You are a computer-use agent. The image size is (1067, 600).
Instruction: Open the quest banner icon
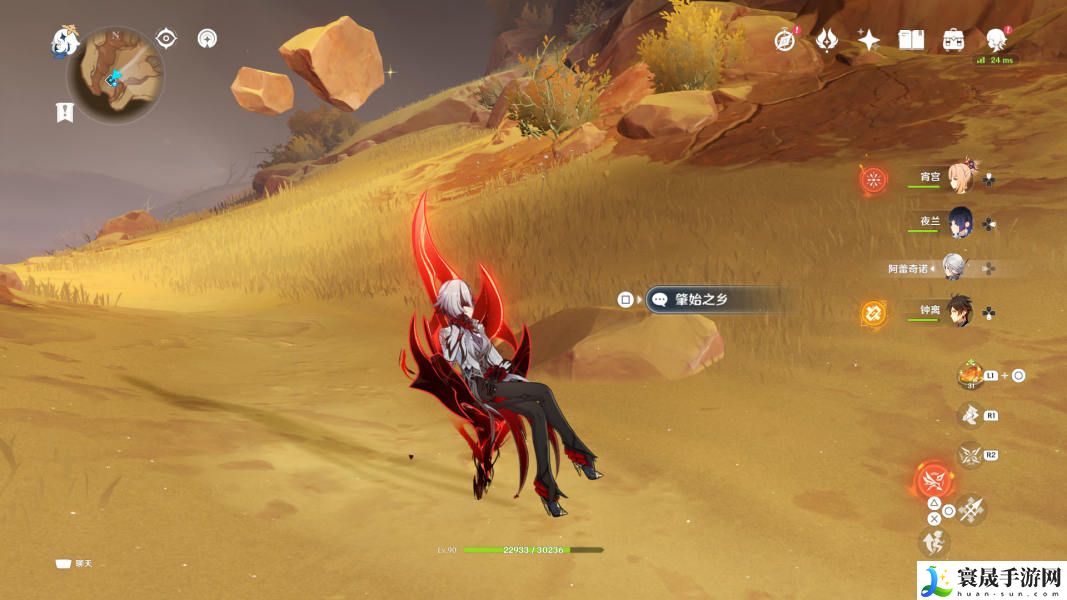65,112
